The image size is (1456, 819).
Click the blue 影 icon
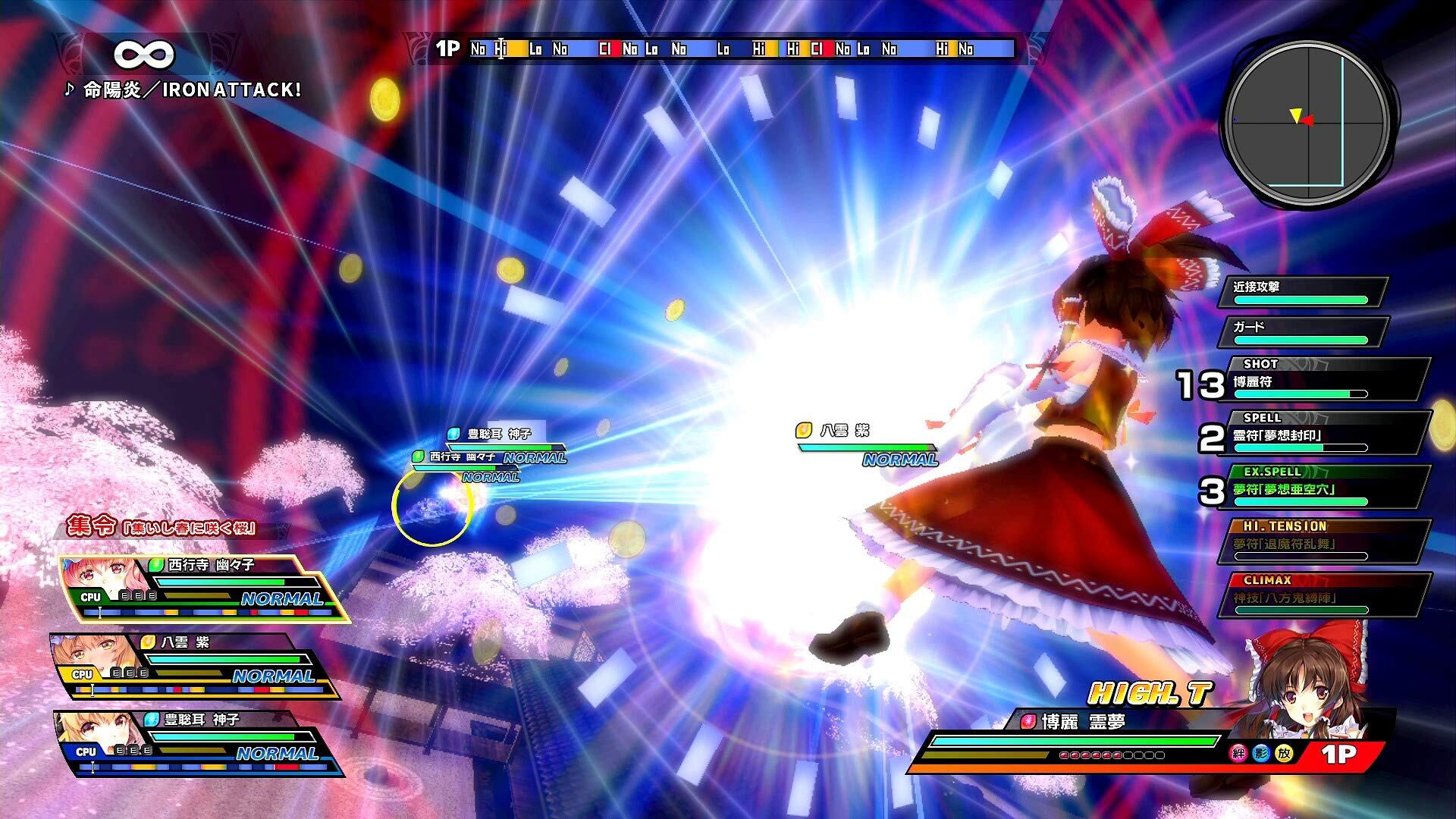(x=1260, y=754)
